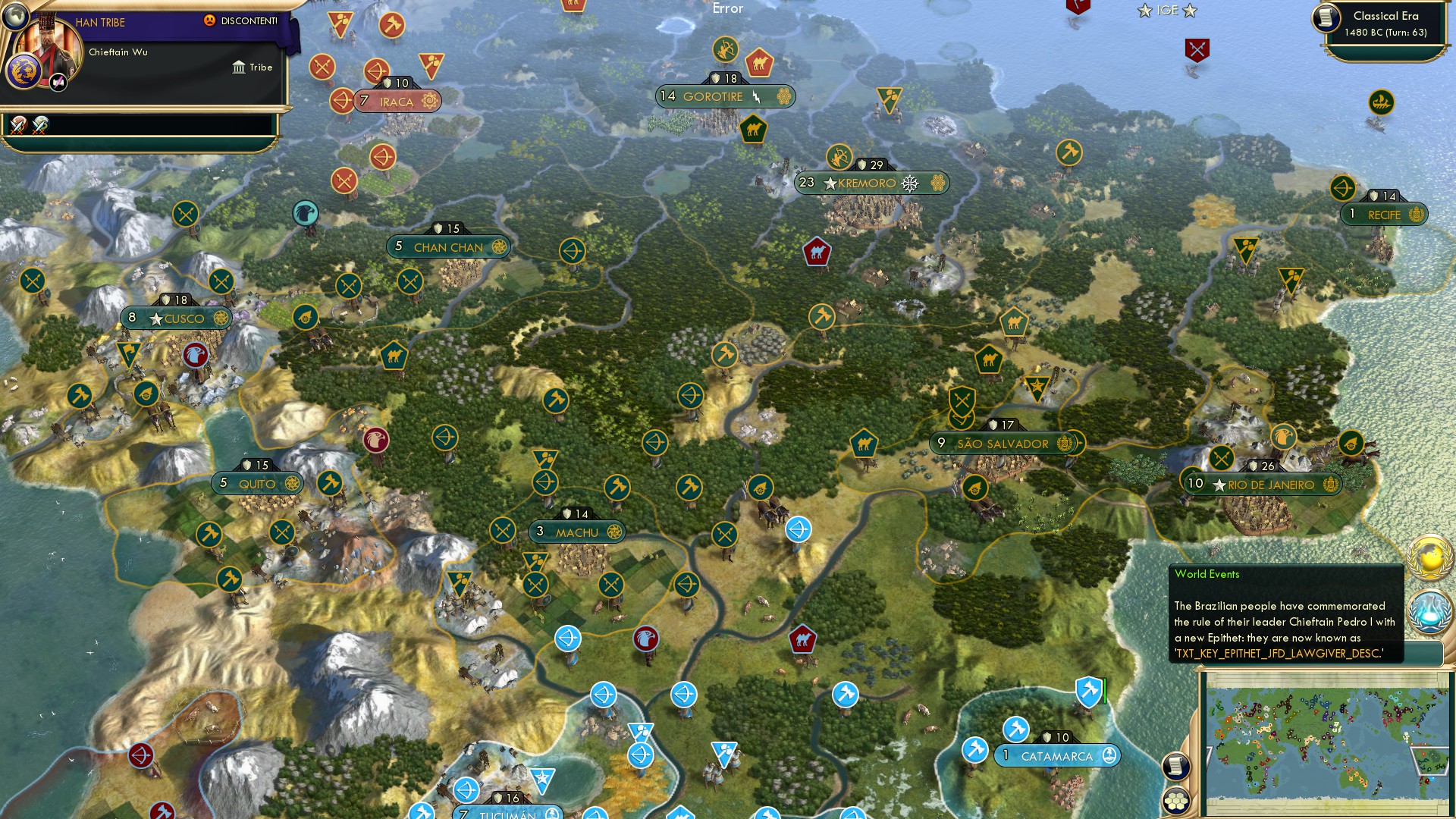The image size is (1456, 819).
Task: Select the Machu city banner
Action: pos(577,532)
